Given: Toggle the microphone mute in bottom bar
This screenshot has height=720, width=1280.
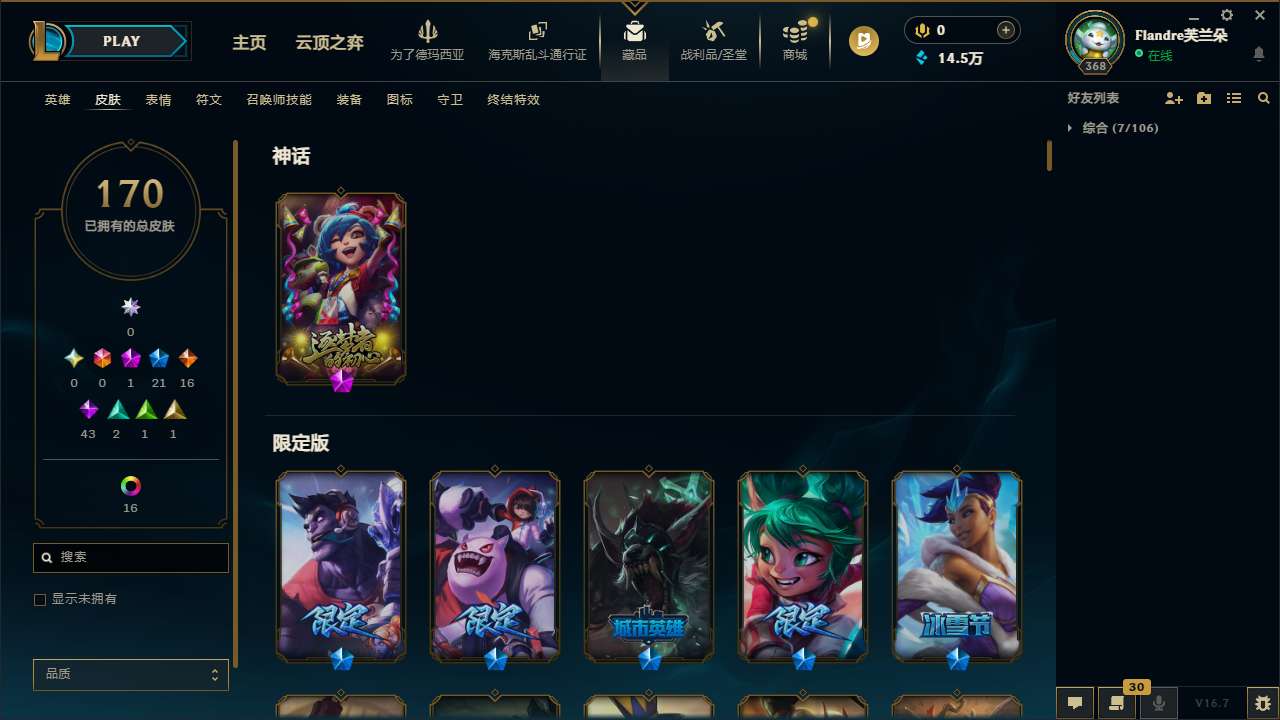Looking at the screenshot, I should click(x=1158, y=701).
